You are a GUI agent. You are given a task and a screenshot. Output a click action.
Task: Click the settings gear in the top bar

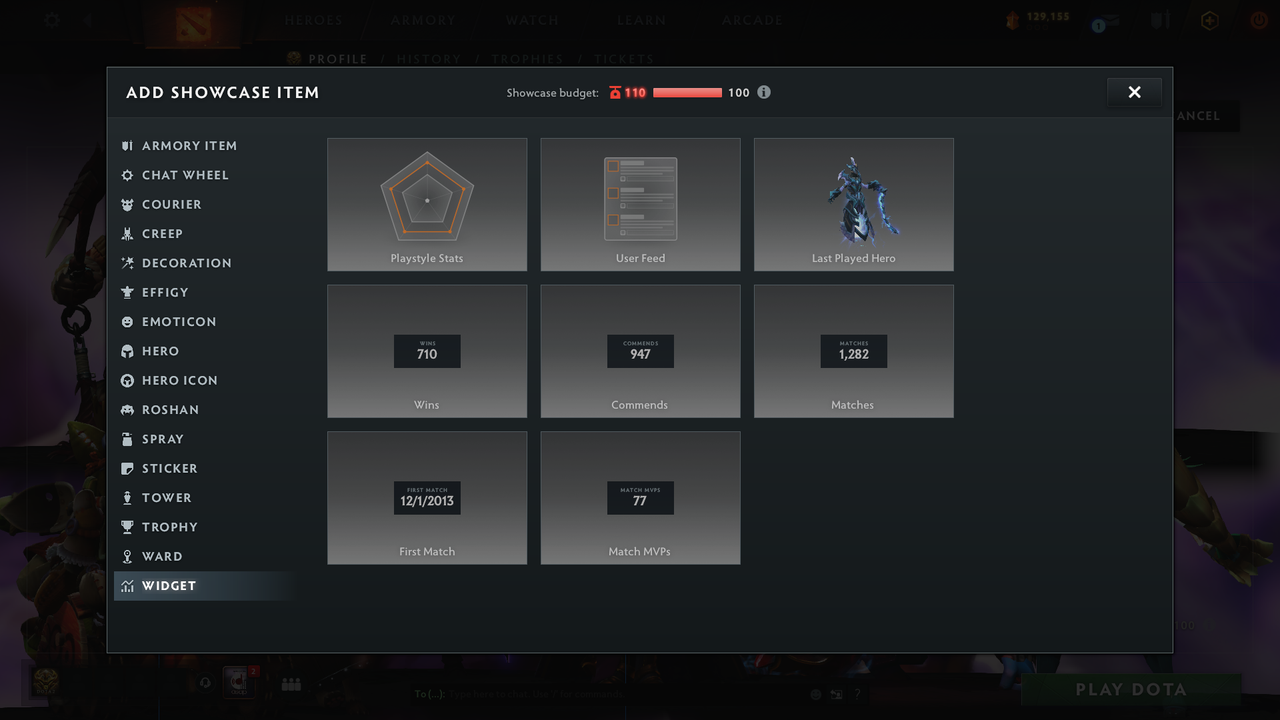[x=51, y=20]
